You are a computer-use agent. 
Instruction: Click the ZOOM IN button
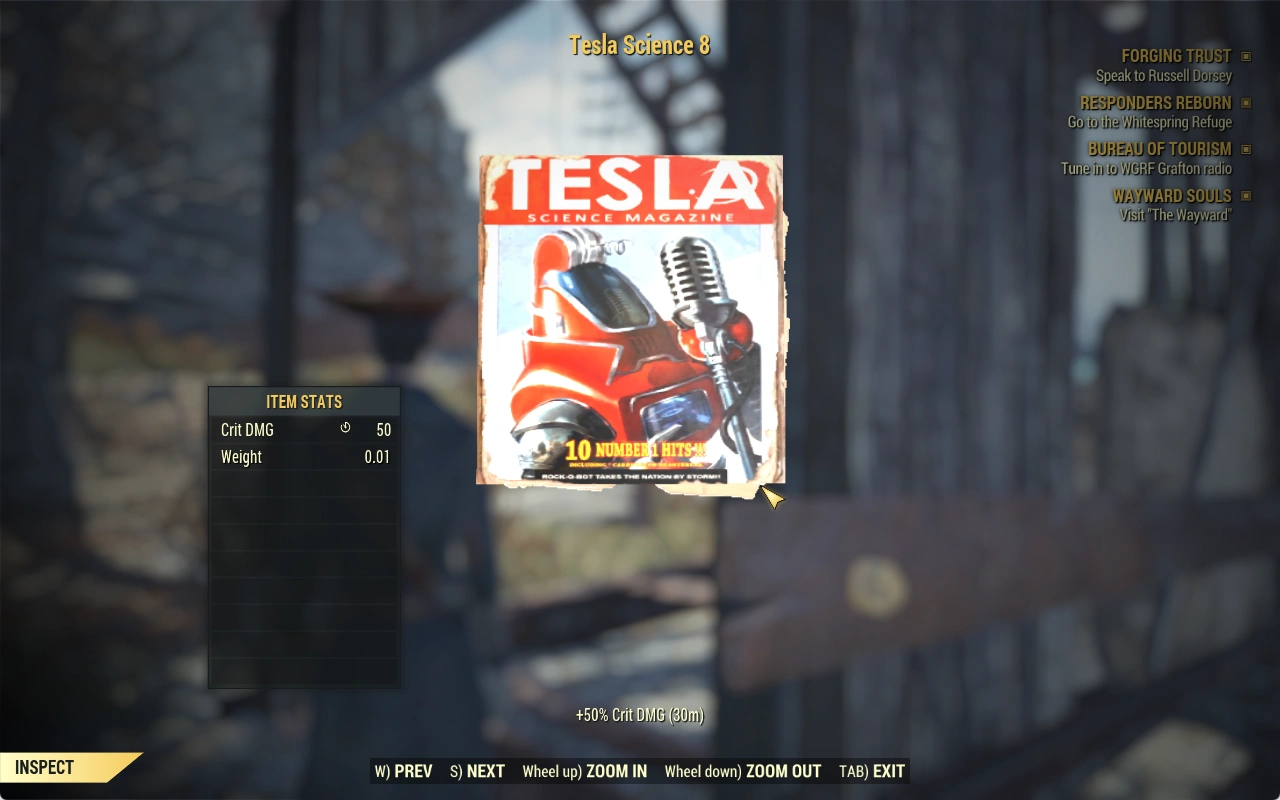click(584, 771)
